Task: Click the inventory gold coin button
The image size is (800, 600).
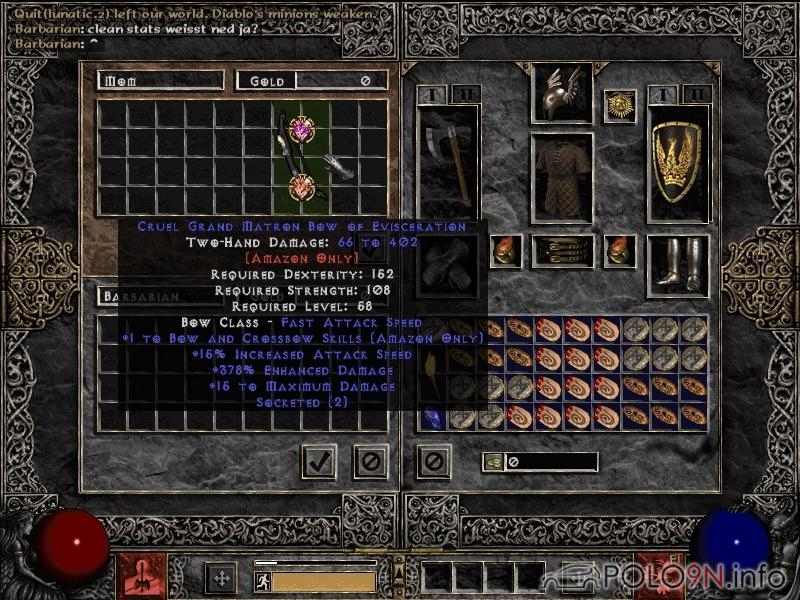Action: [x=493, y=462]
